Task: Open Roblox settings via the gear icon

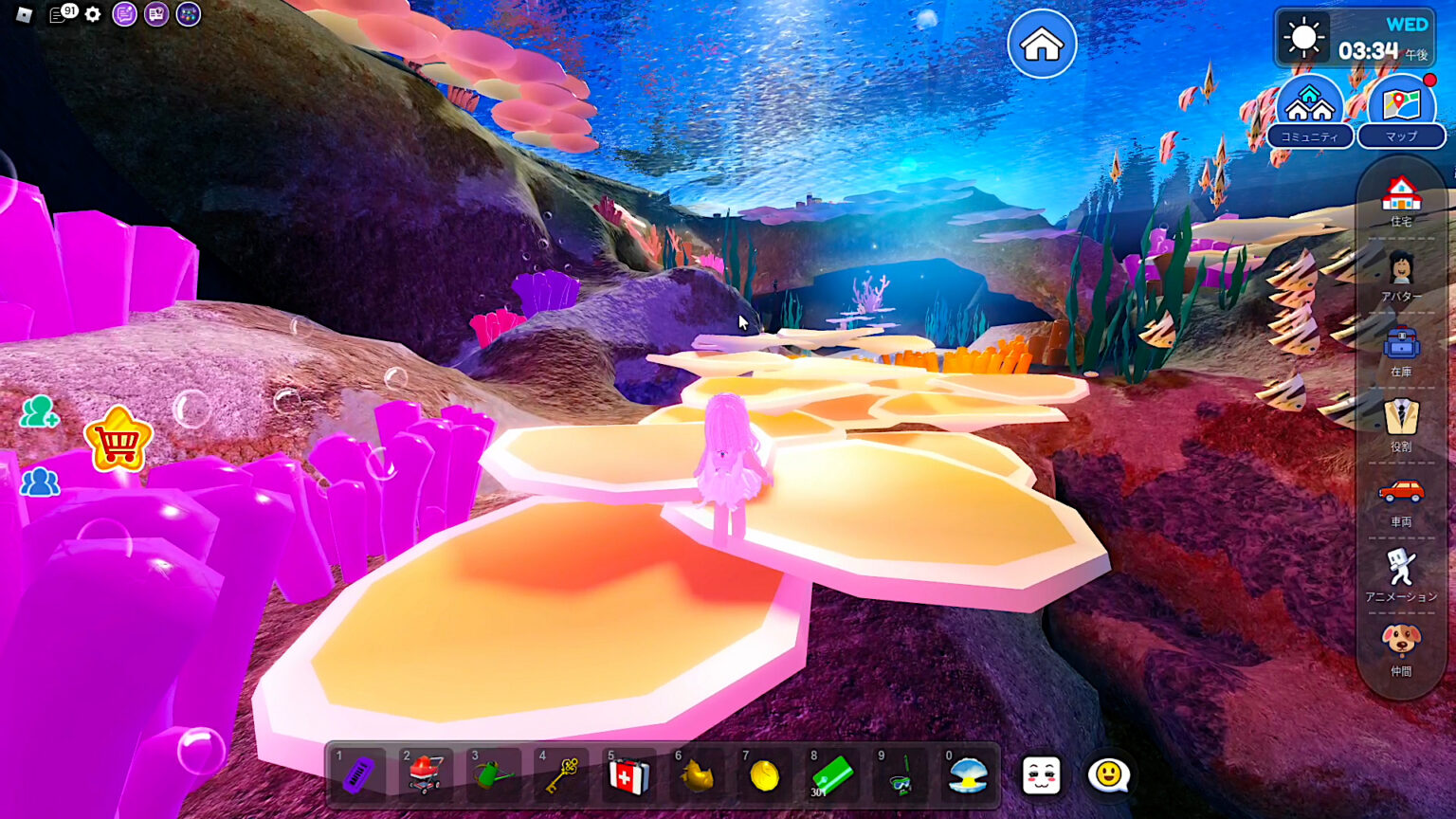Action: coord(91,14)
